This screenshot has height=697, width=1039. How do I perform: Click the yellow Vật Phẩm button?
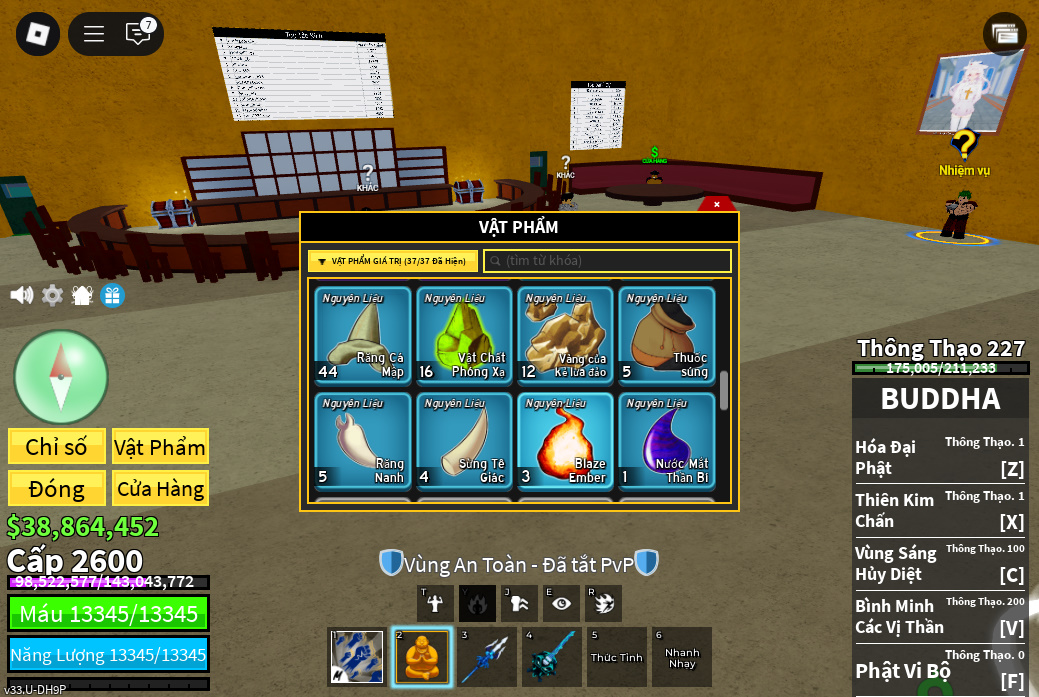pos(160,447)
